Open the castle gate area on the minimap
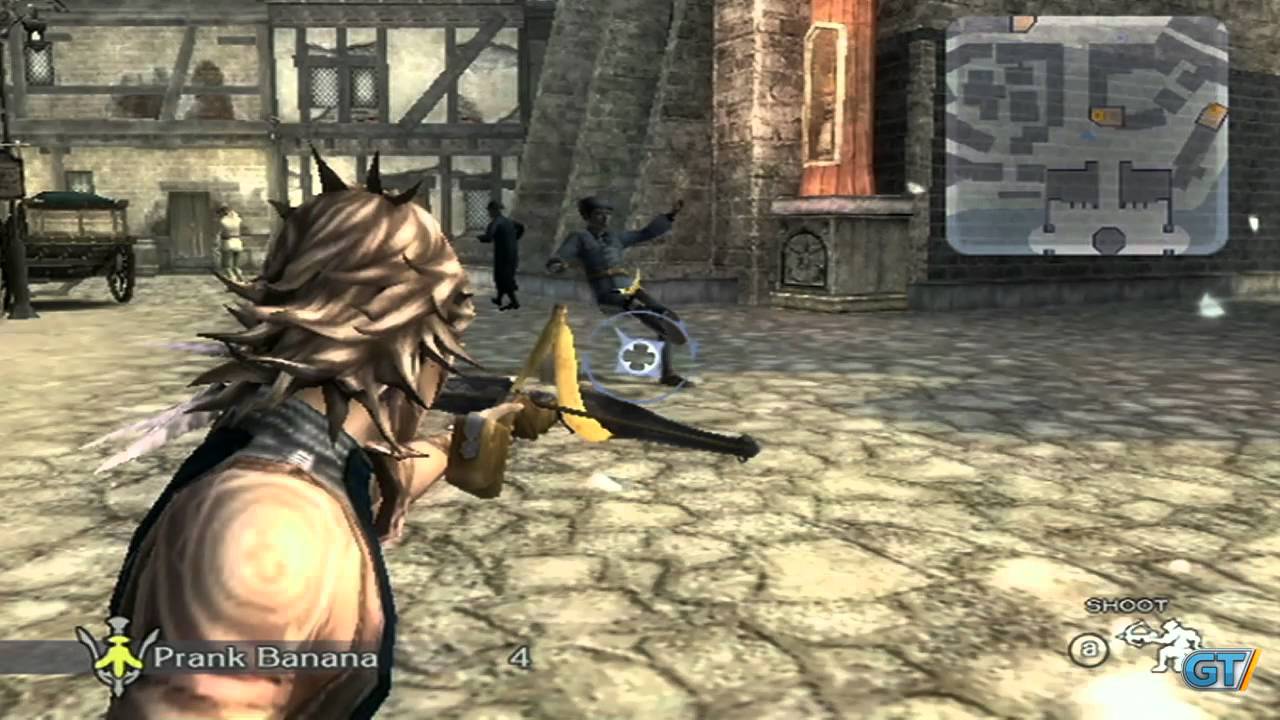This screenshot has height=720, width=1280. [x=1108, y=237]
